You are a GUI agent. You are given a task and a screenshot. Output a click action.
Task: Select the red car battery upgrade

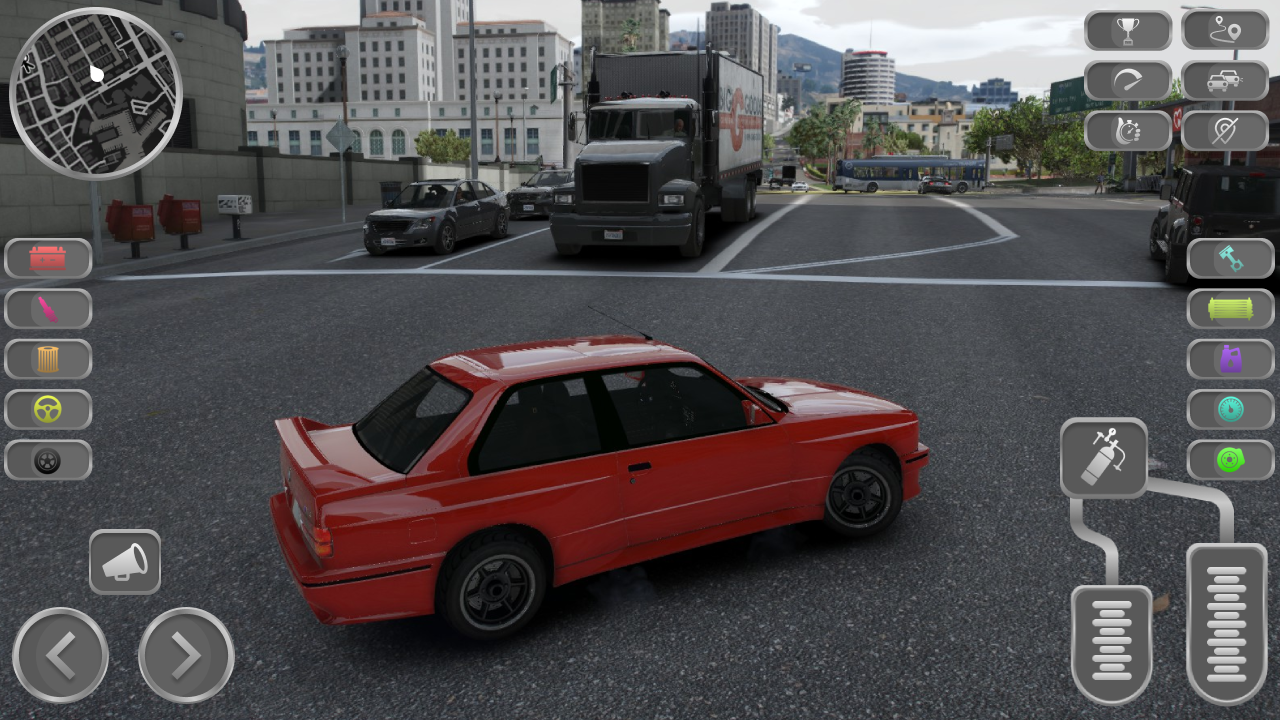pos(48,258)
